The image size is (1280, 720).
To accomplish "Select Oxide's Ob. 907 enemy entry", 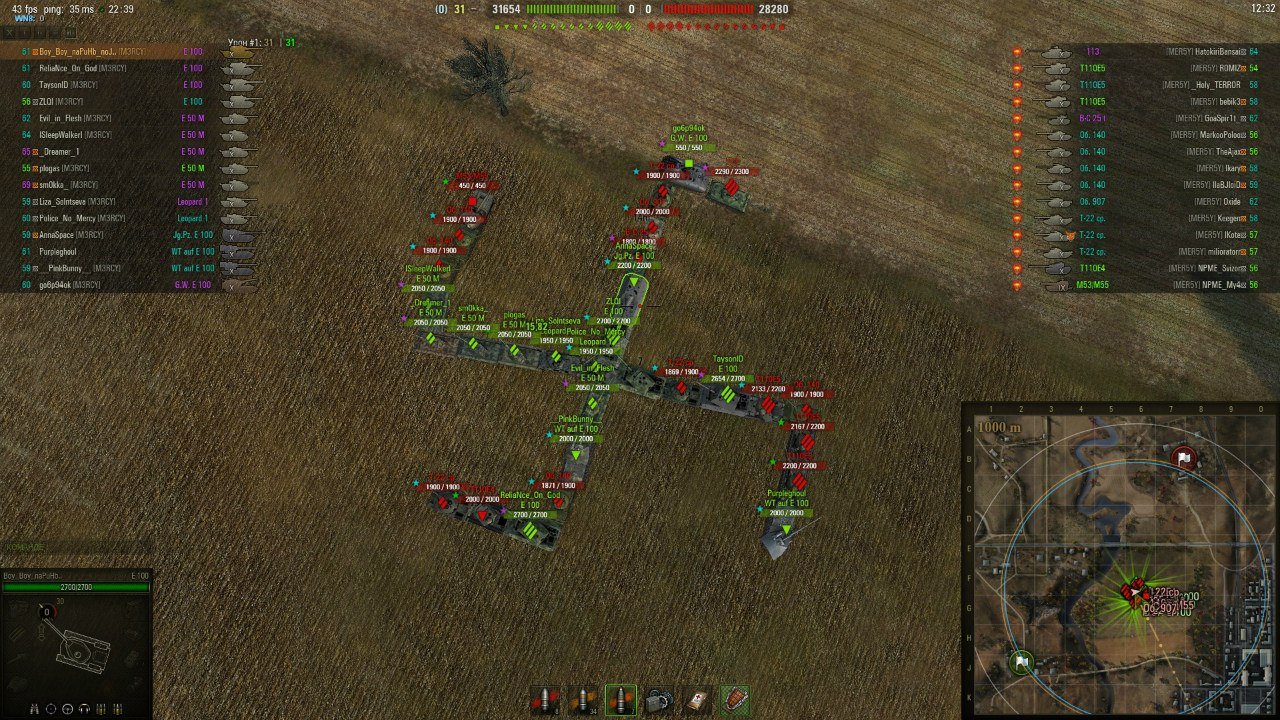I will coord(1140,202).
